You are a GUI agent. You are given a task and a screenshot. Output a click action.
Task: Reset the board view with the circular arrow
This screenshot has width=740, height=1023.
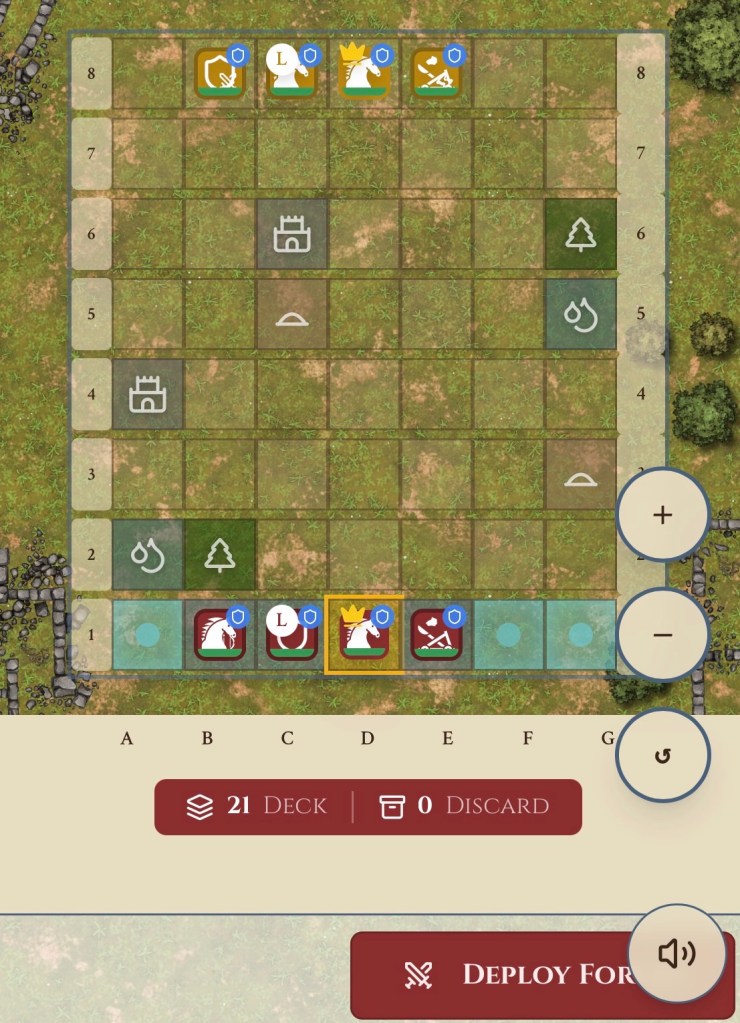coord(662,755)
